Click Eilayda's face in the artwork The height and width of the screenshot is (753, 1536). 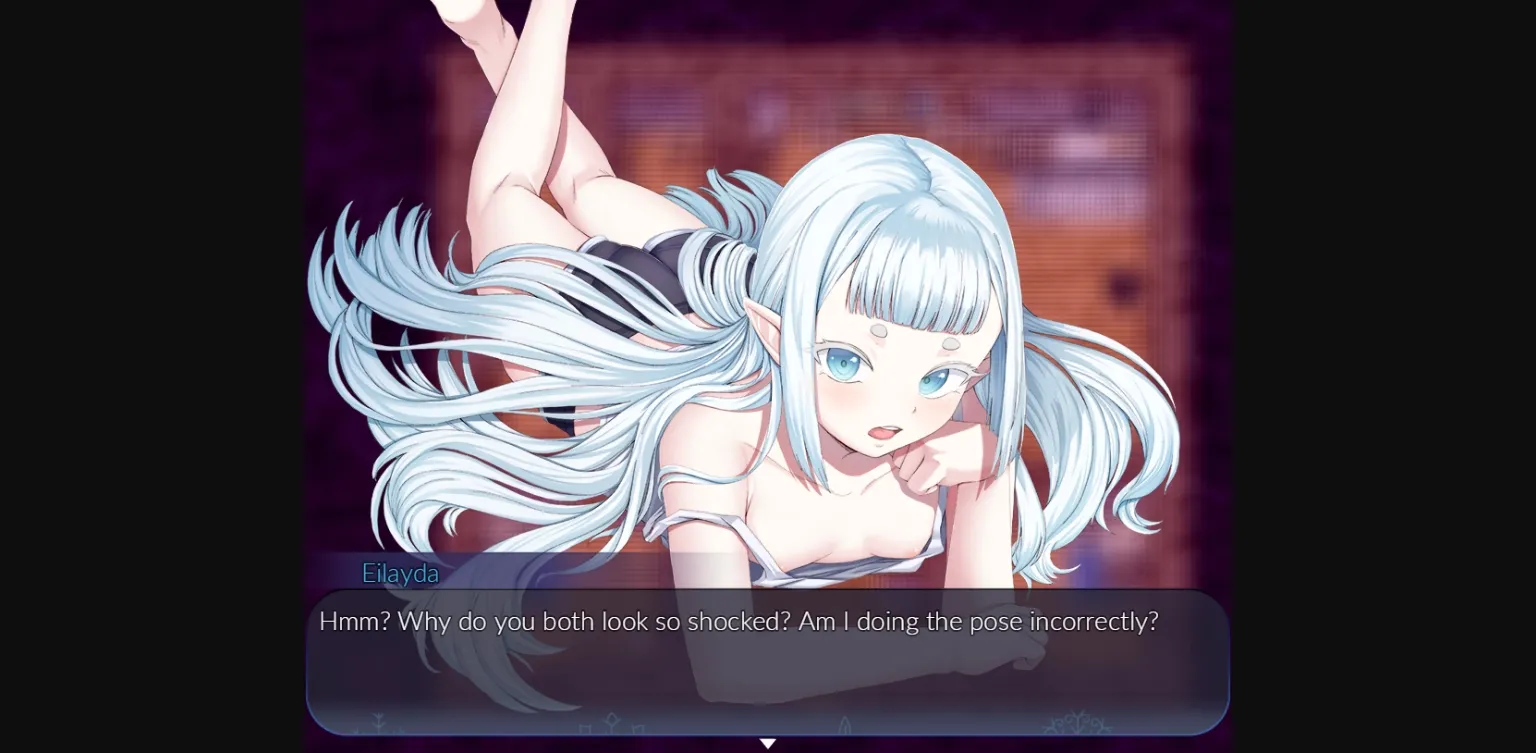[890, 380]
